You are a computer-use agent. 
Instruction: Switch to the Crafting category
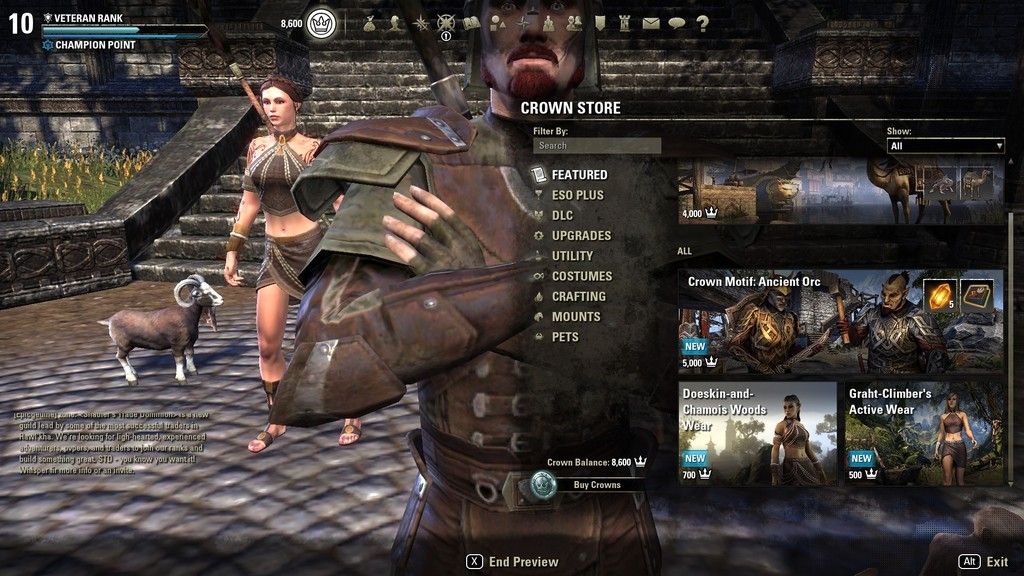[578, 297]
